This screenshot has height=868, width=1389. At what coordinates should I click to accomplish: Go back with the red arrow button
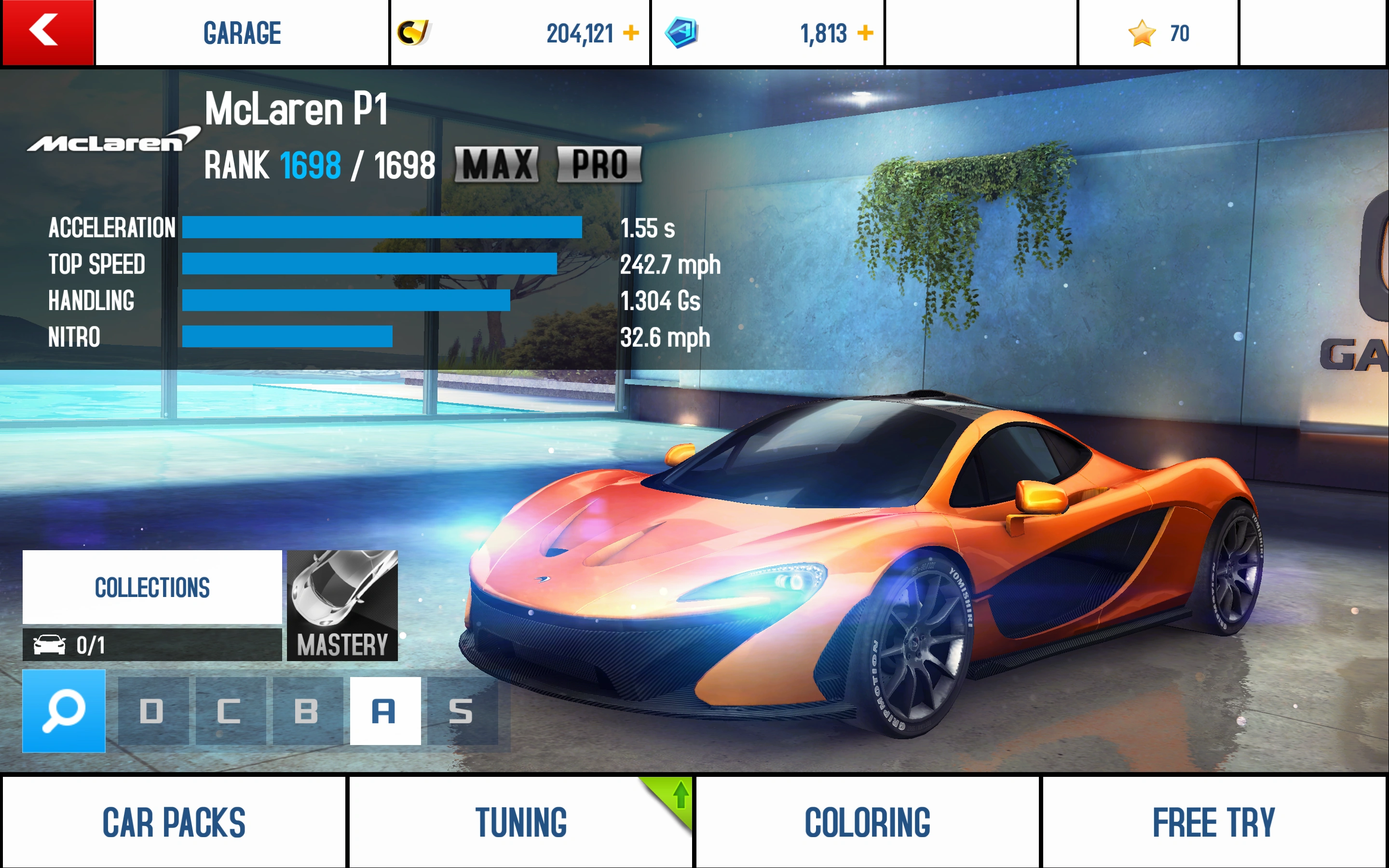pyautogui.click(x=47, y=32)
